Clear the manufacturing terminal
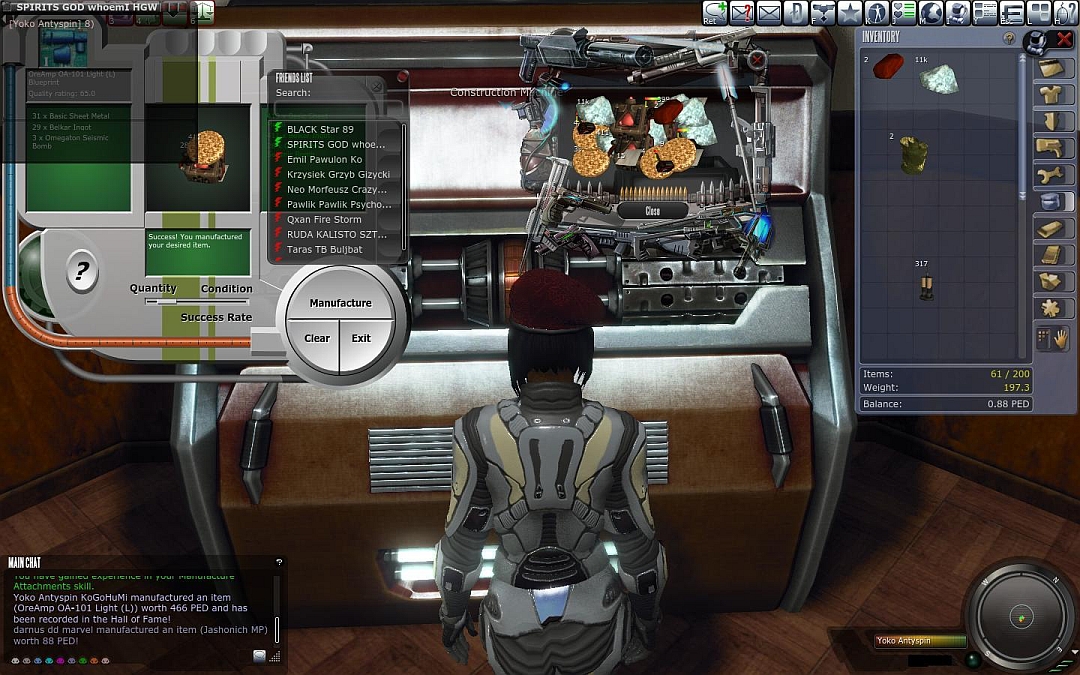 point(316,338)
